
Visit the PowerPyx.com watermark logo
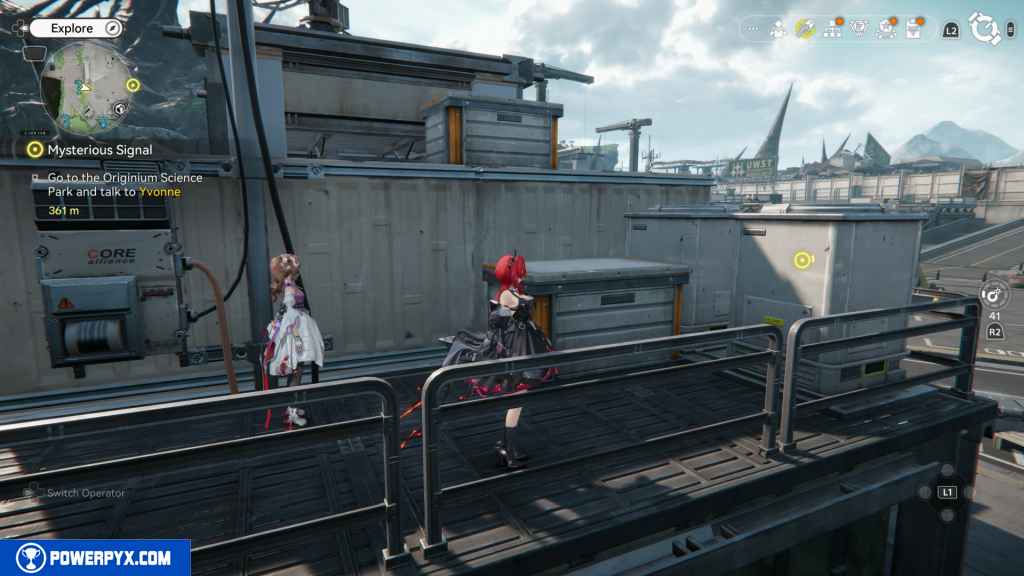[x=95, y=558]
